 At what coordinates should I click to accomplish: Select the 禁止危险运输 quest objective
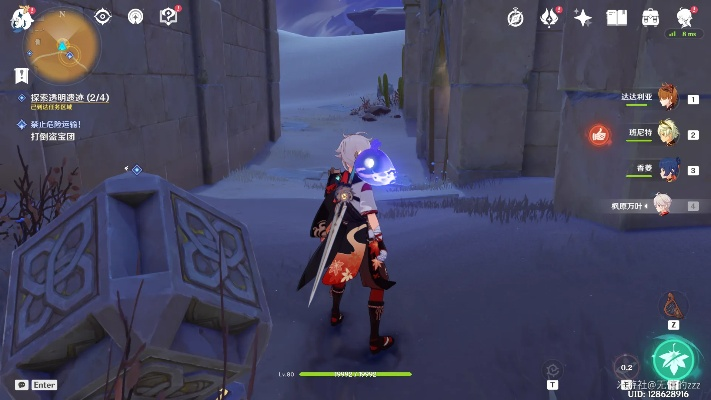click(55, 124)
